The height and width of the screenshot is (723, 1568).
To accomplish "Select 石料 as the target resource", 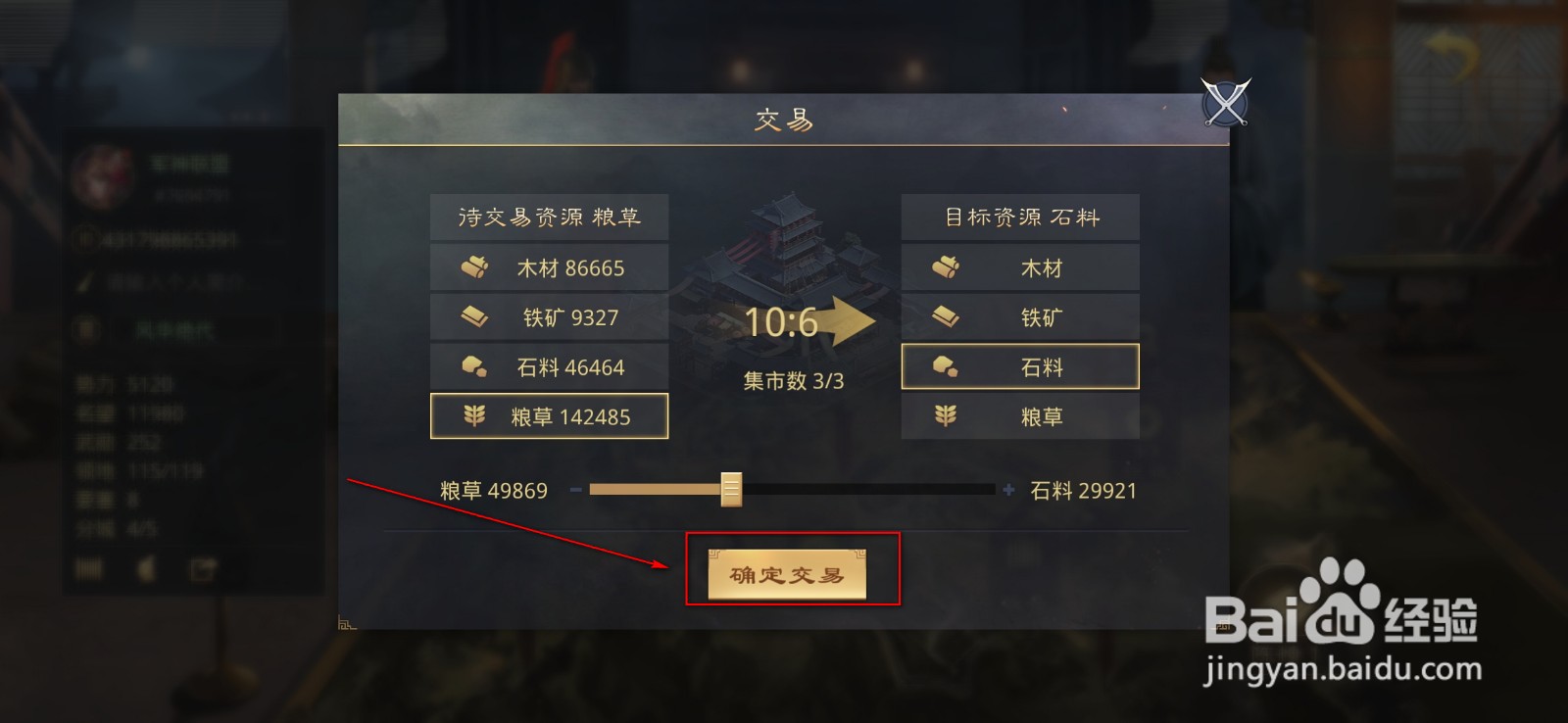I will [x=1019, y=365].
